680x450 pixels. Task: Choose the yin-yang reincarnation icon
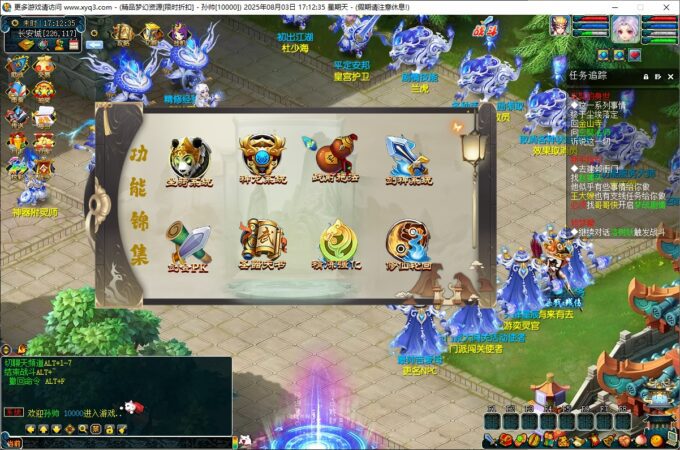[x=409, y=242]
